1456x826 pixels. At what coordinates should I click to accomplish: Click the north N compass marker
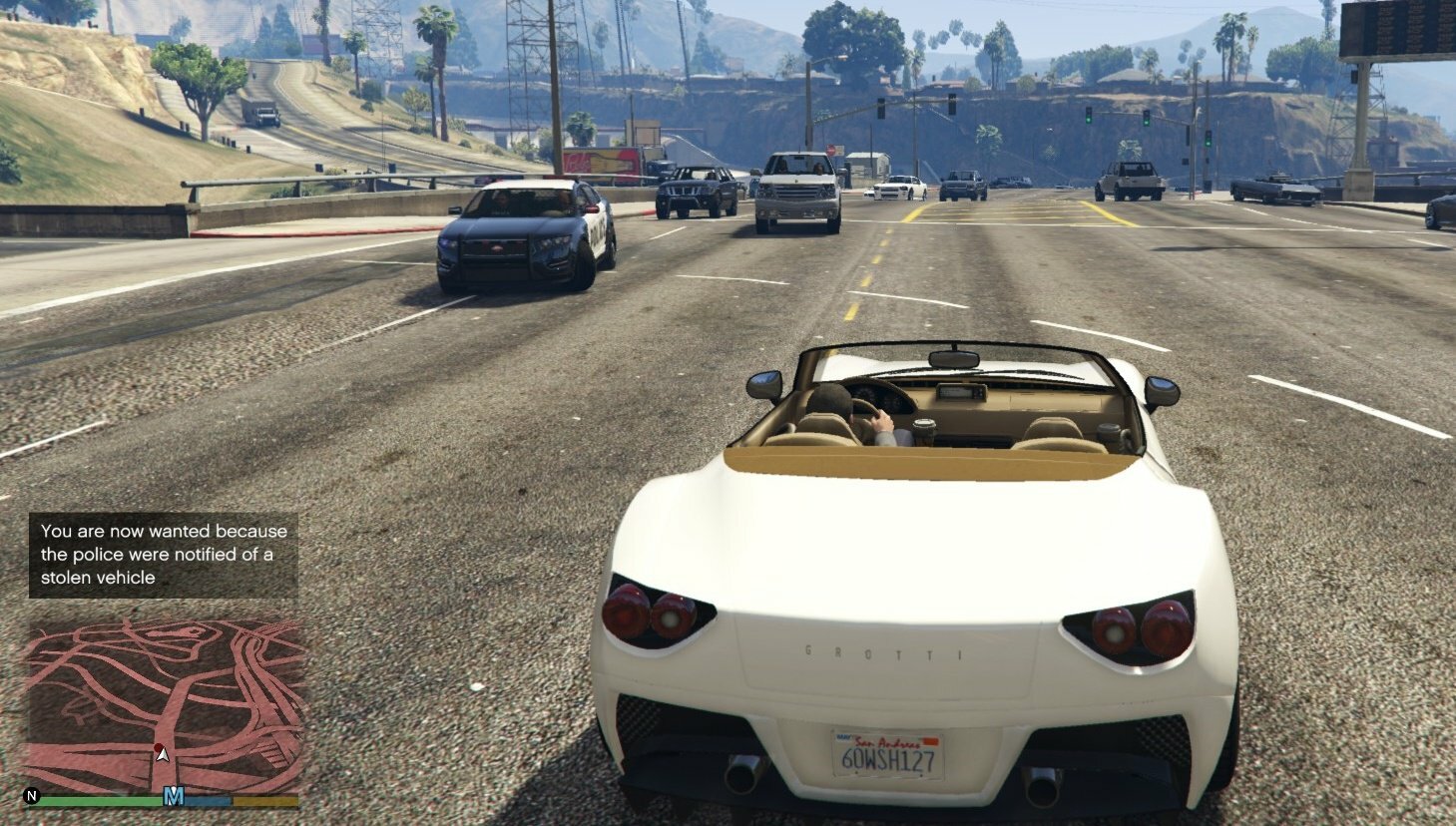32,796
